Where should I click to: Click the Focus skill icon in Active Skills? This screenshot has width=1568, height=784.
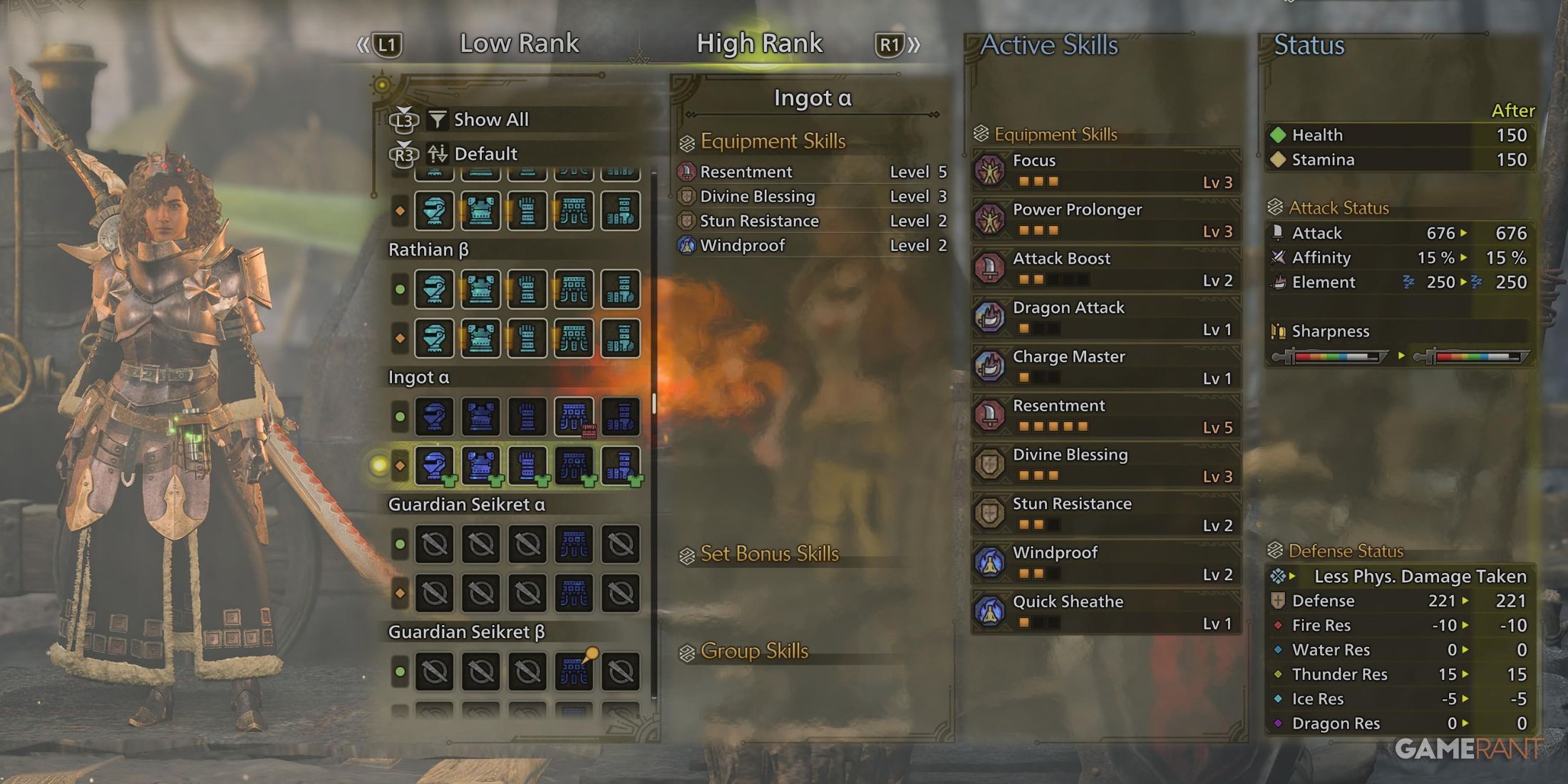991,169
